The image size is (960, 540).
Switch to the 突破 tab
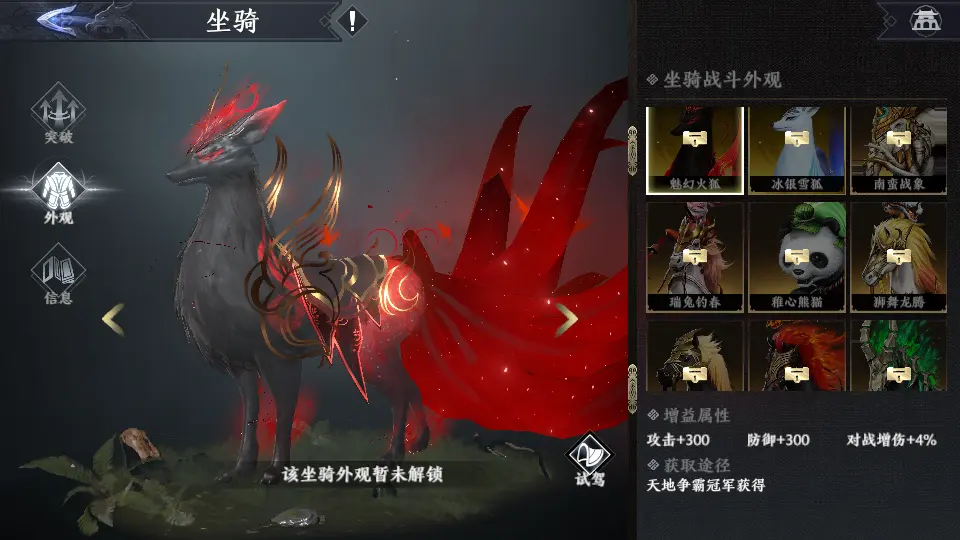(58, 114)
